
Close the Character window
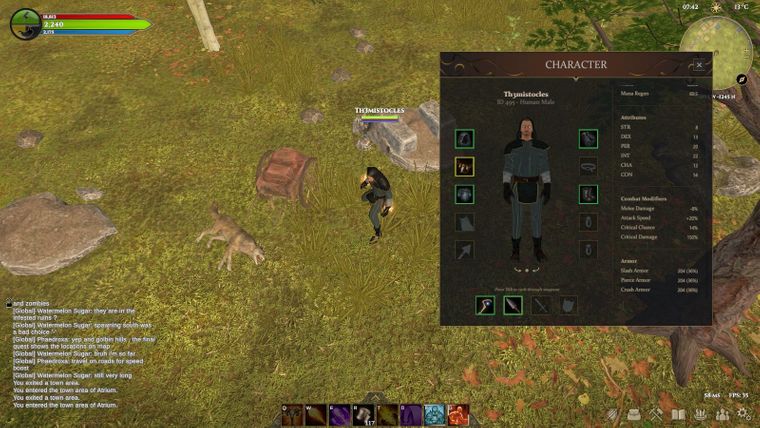699,65
